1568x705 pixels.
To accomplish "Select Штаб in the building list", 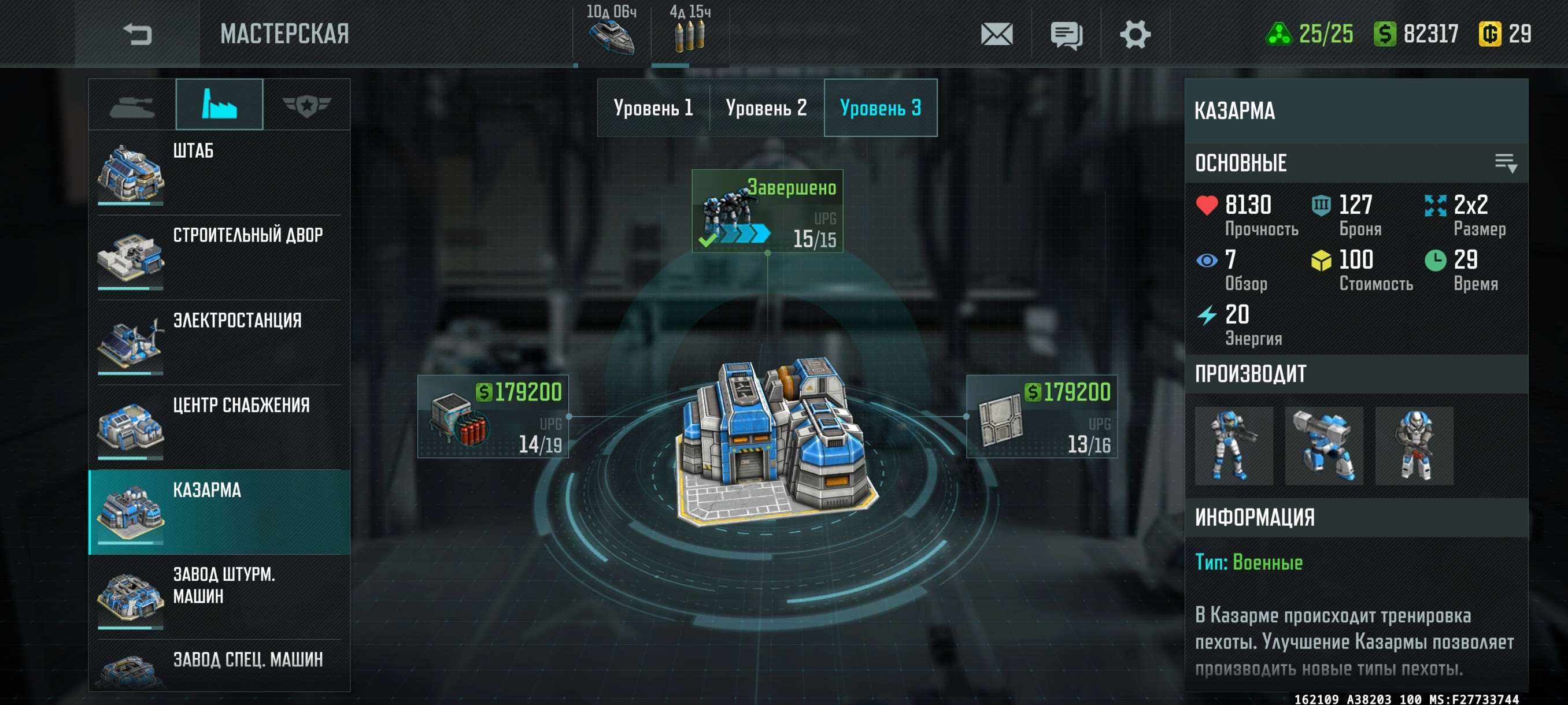I will 219,172.
